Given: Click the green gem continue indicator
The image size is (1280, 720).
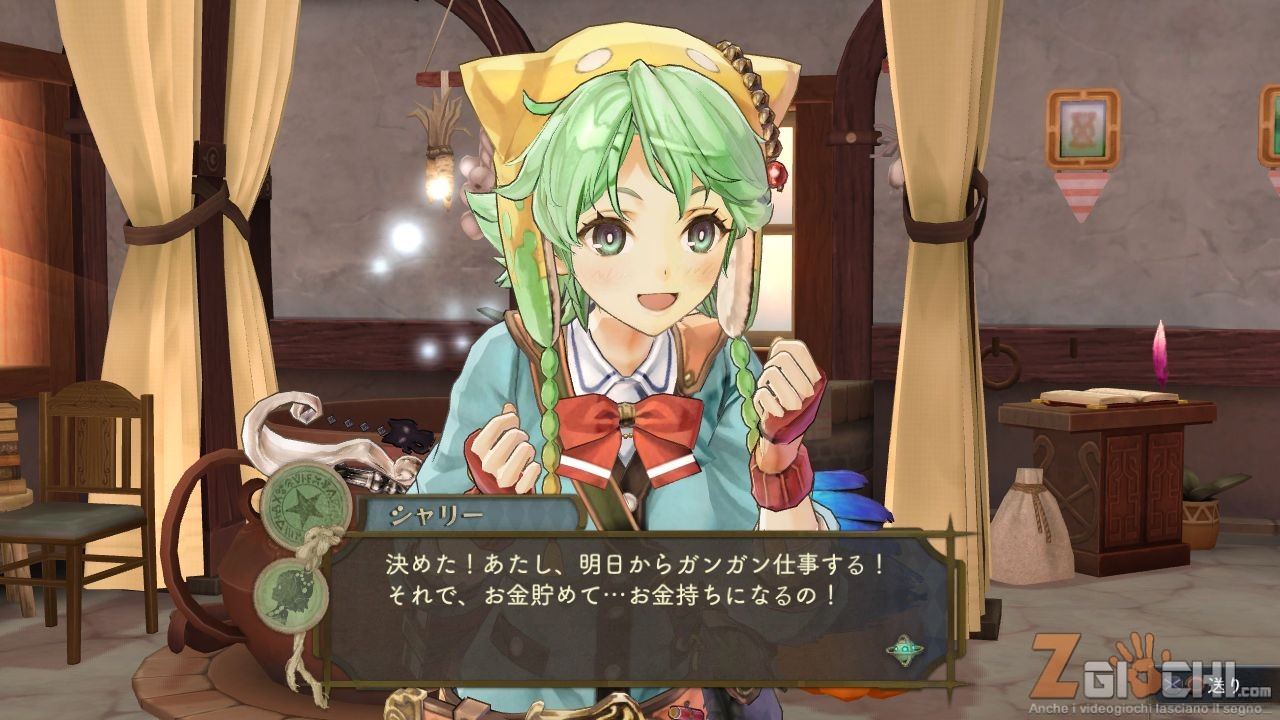Looking at the screenshot, I should click(904, 650).
